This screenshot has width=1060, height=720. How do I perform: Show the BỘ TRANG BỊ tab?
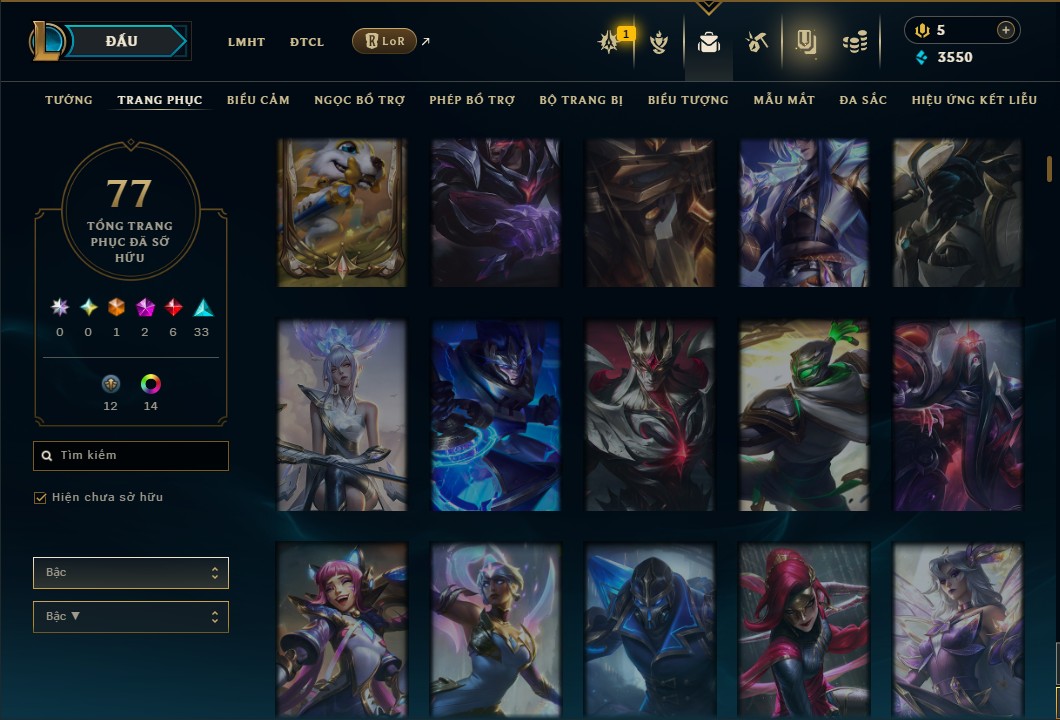pyautogui.click(x=581, y=100)
